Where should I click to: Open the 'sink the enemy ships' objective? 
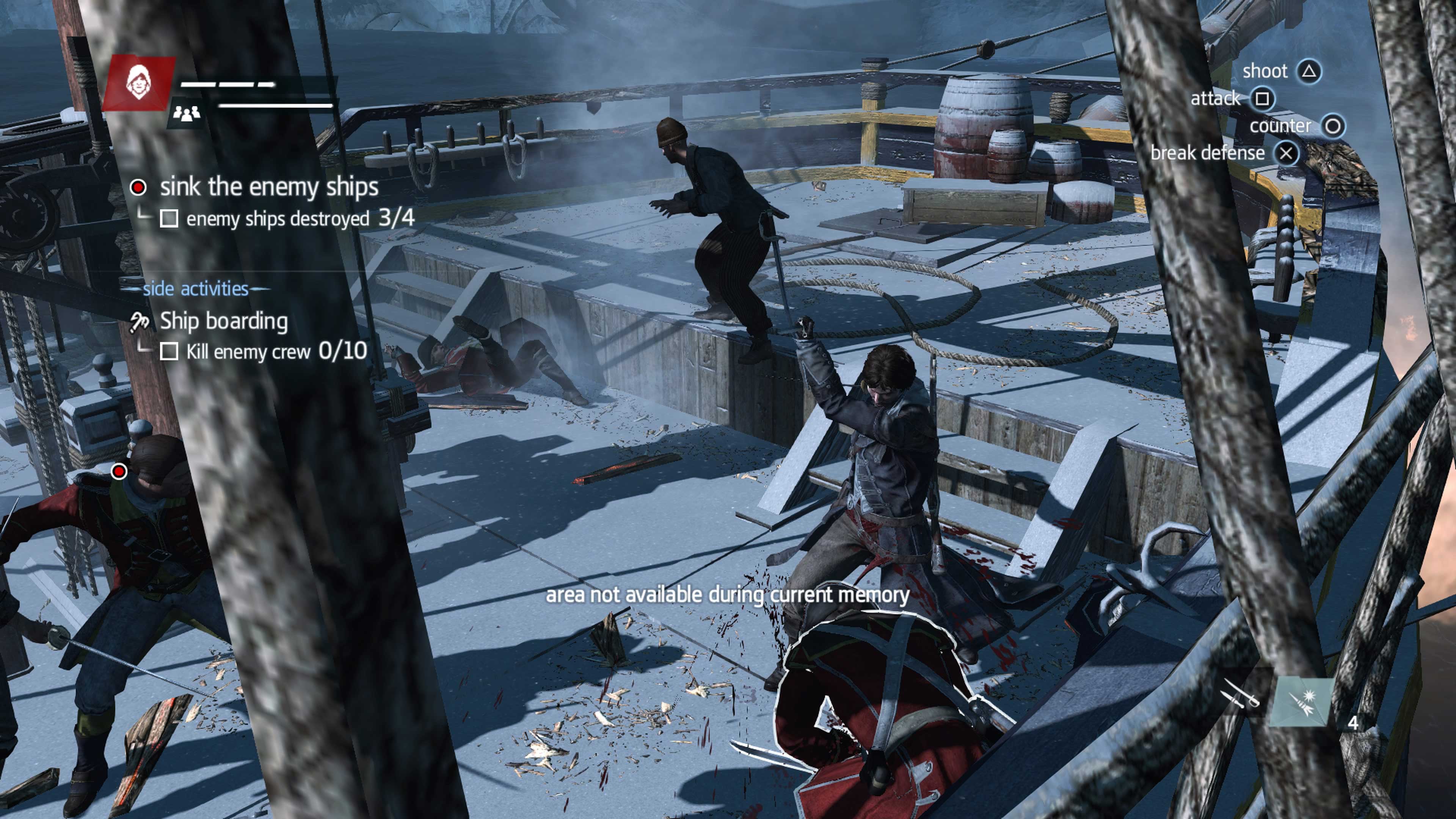(x=268, y=187)
